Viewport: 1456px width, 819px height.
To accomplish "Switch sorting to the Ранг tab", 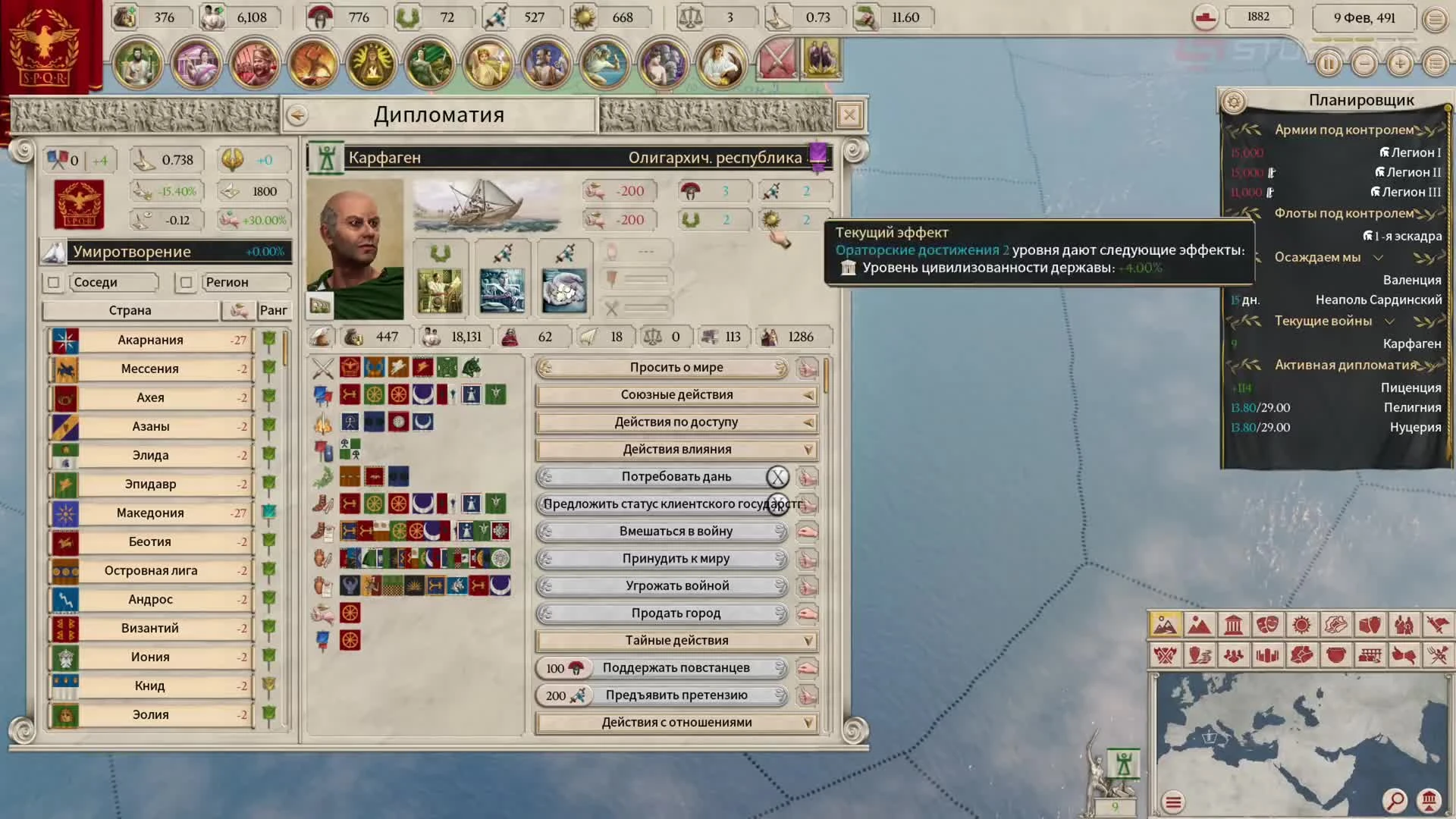I will point(275,310).
